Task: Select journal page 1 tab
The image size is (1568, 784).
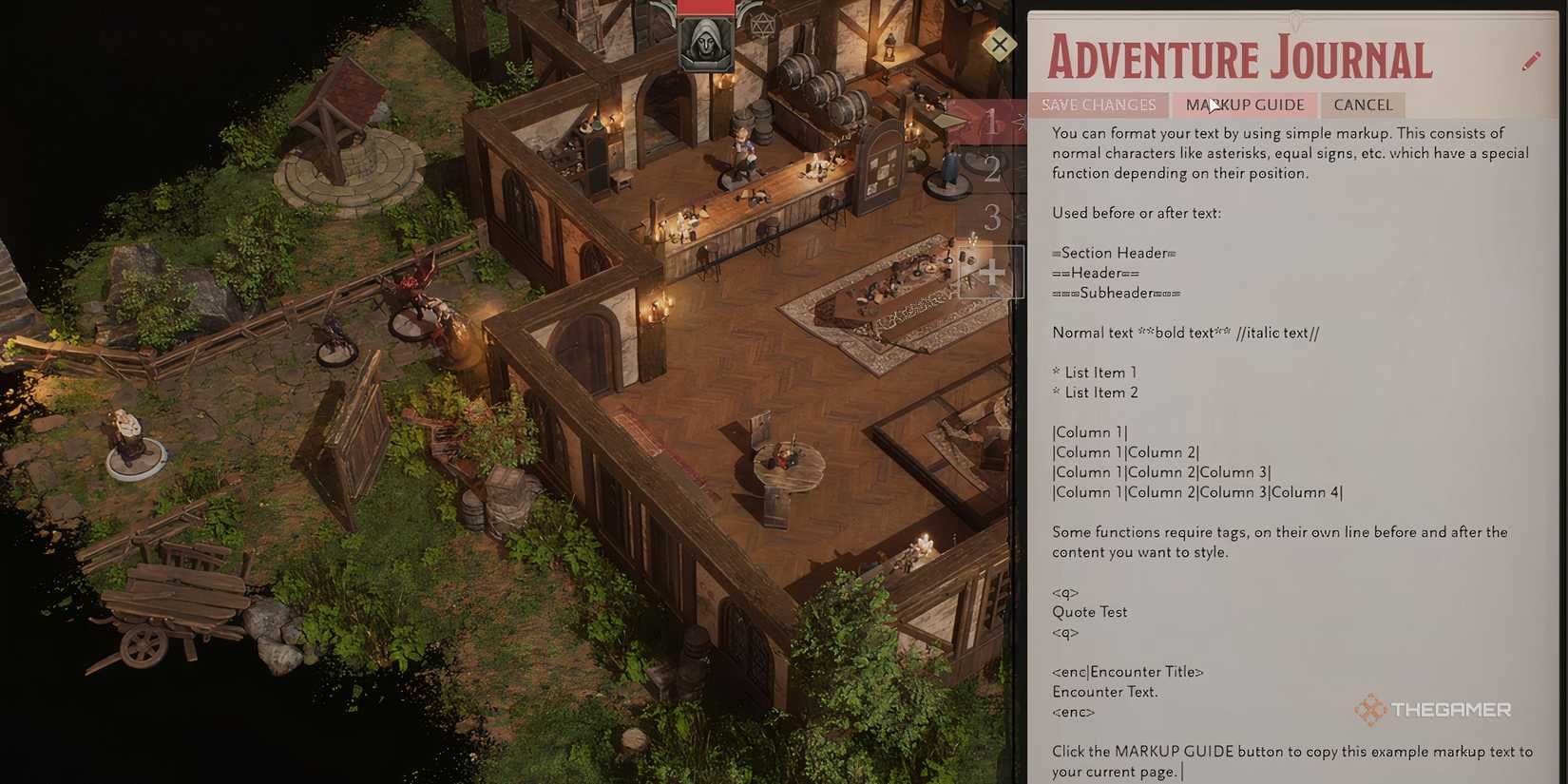Action: click(991, 124)
